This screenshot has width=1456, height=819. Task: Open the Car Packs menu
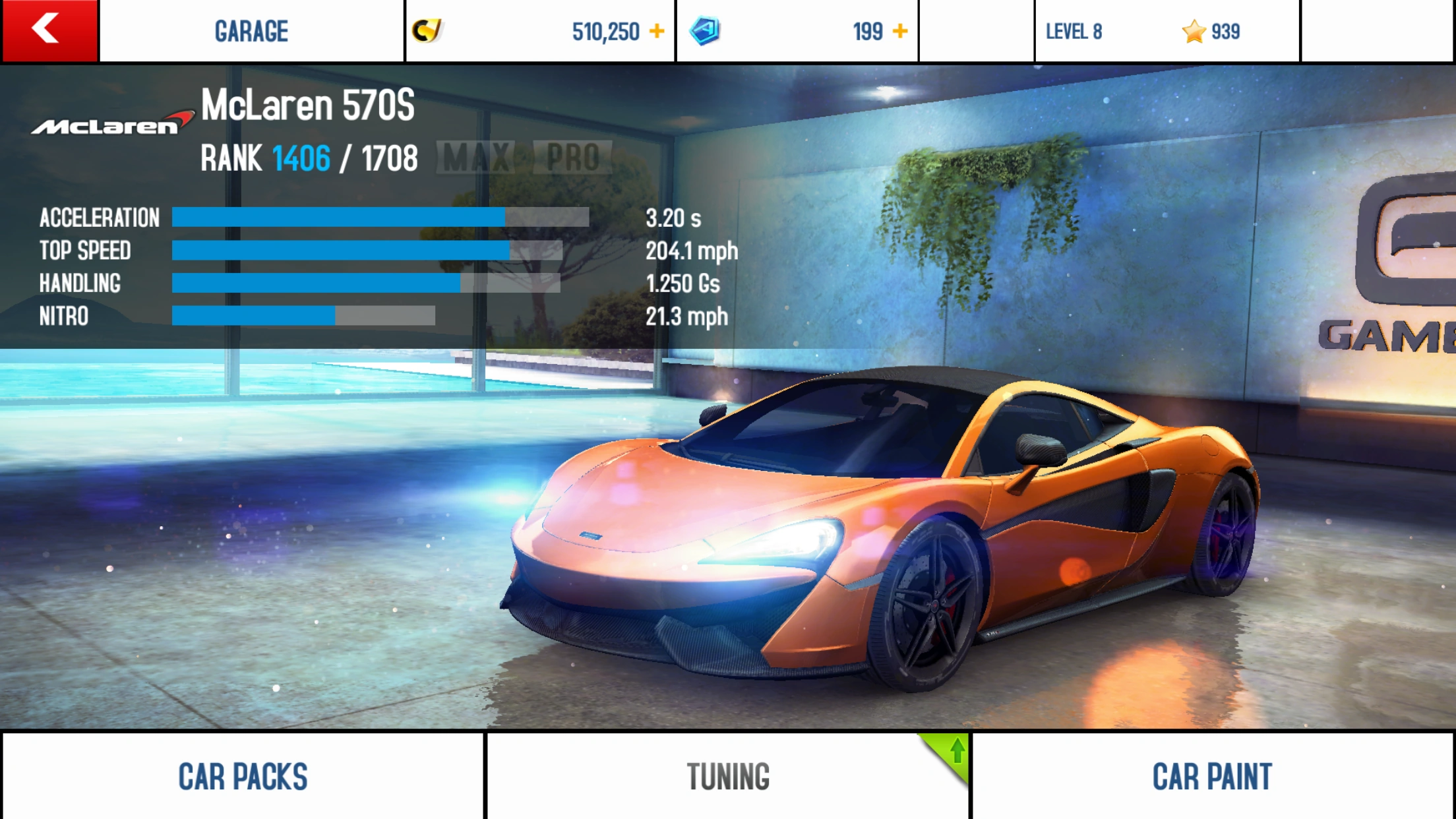click(x=243, y=776)
